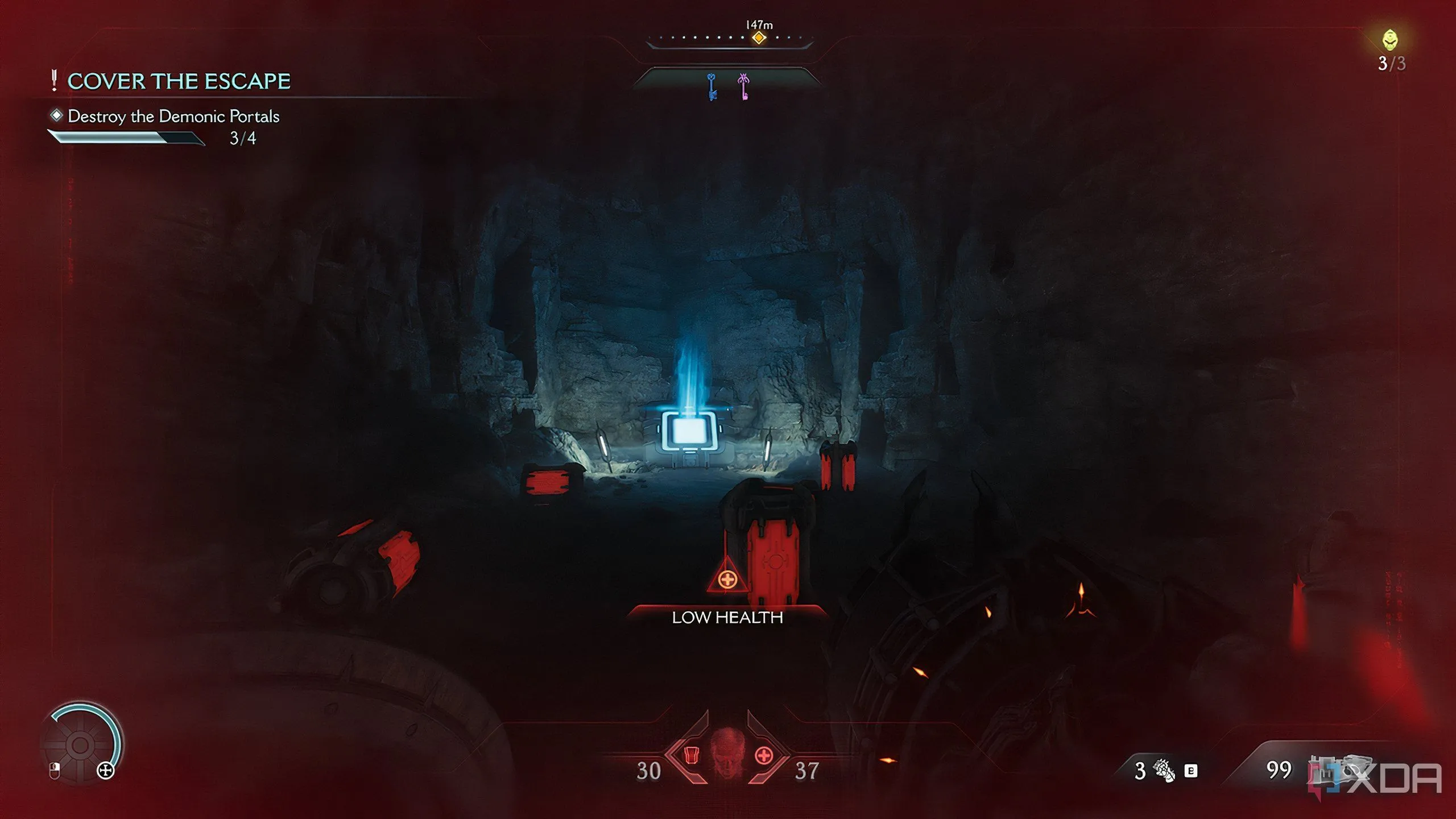Click the red armor icon

click(691, 755)
